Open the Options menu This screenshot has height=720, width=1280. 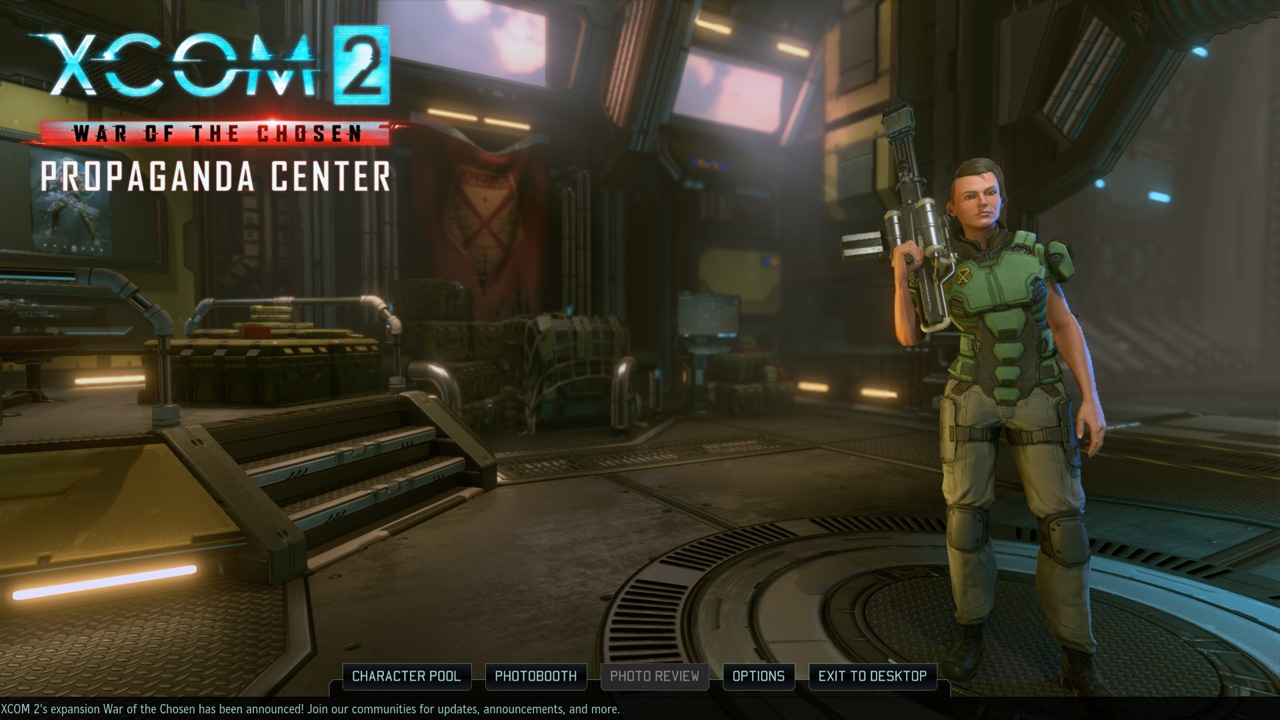coord(758,676)
